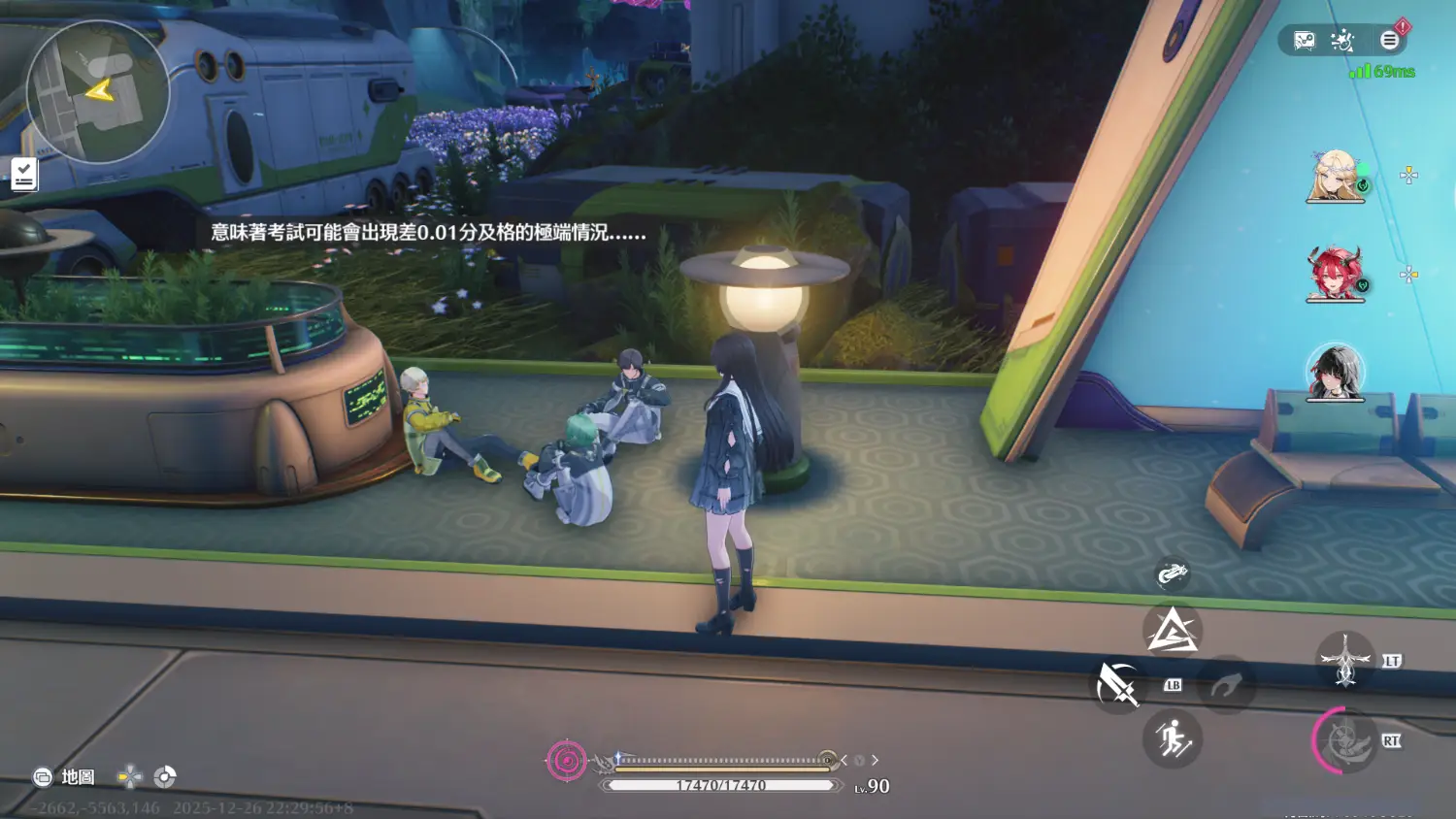Screen dimensions: 1456x819
Task: Switch to the blonde-haired party character
Action: pyautogui.click(x=1336, y=176)
